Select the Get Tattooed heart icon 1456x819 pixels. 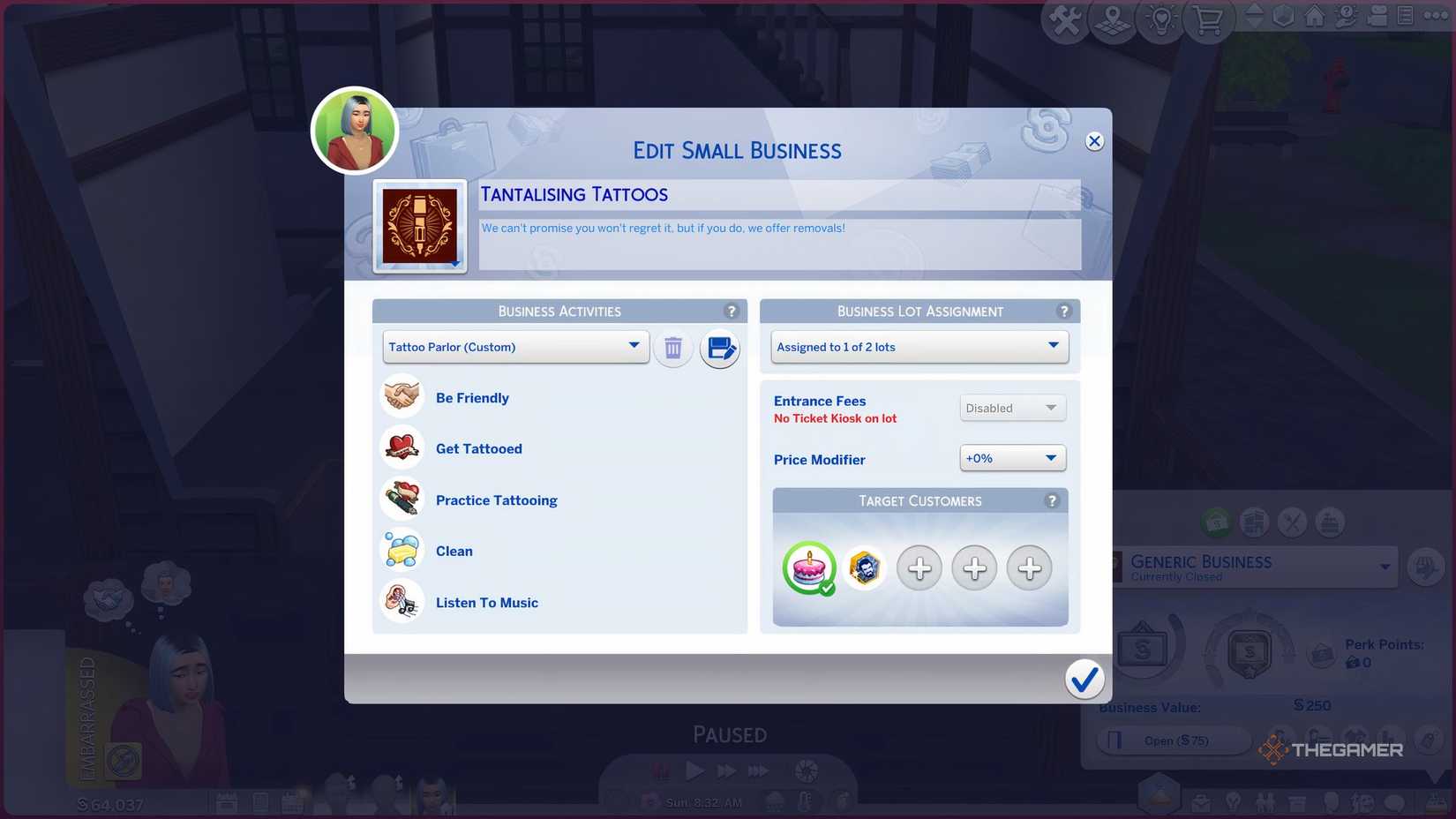click(402, 447)
